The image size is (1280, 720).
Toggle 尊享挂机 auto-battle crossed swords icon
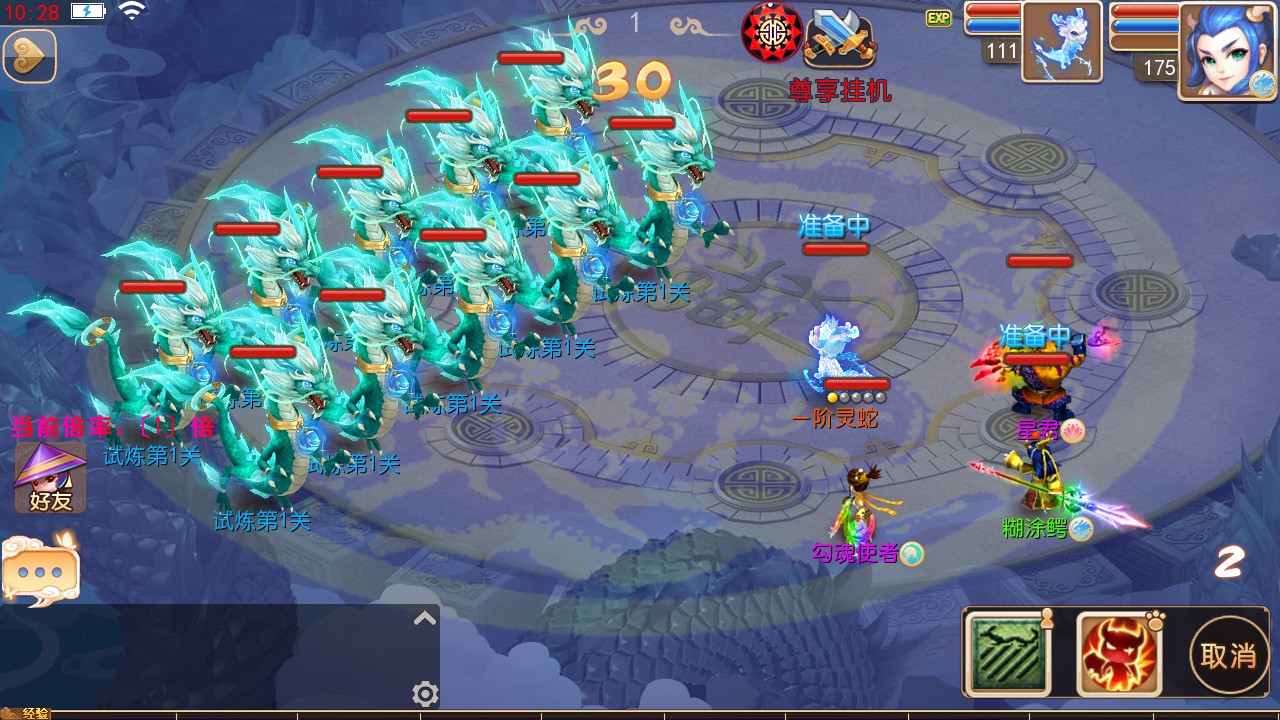tap(841, 36)
